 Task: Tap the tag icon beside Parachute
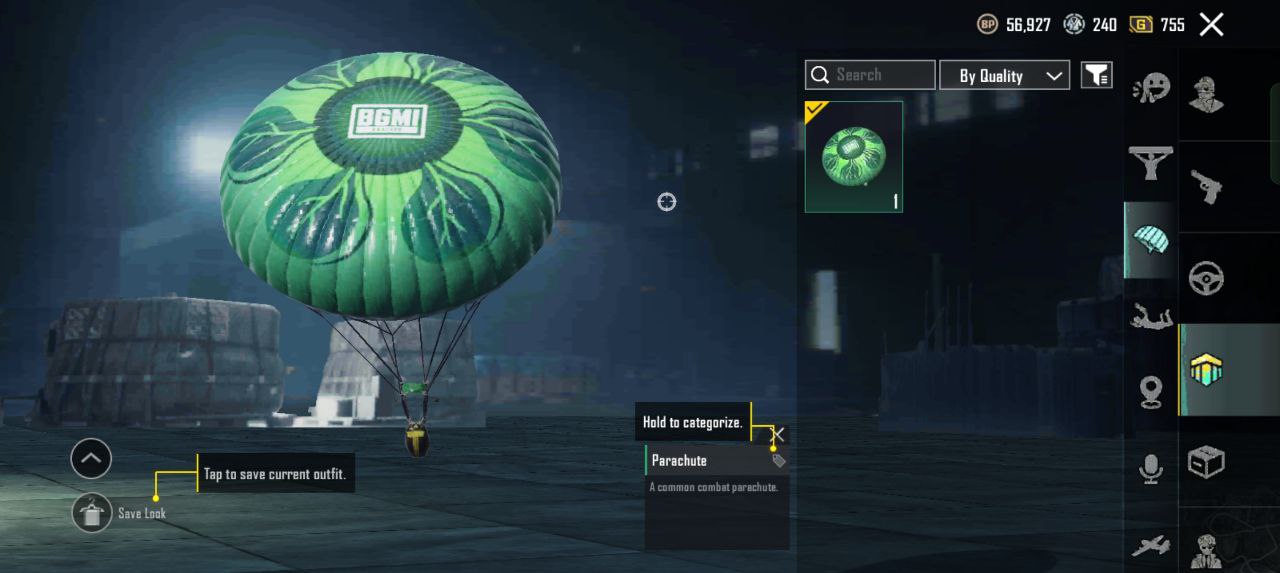pyautogui.click(x=778, y=461)
